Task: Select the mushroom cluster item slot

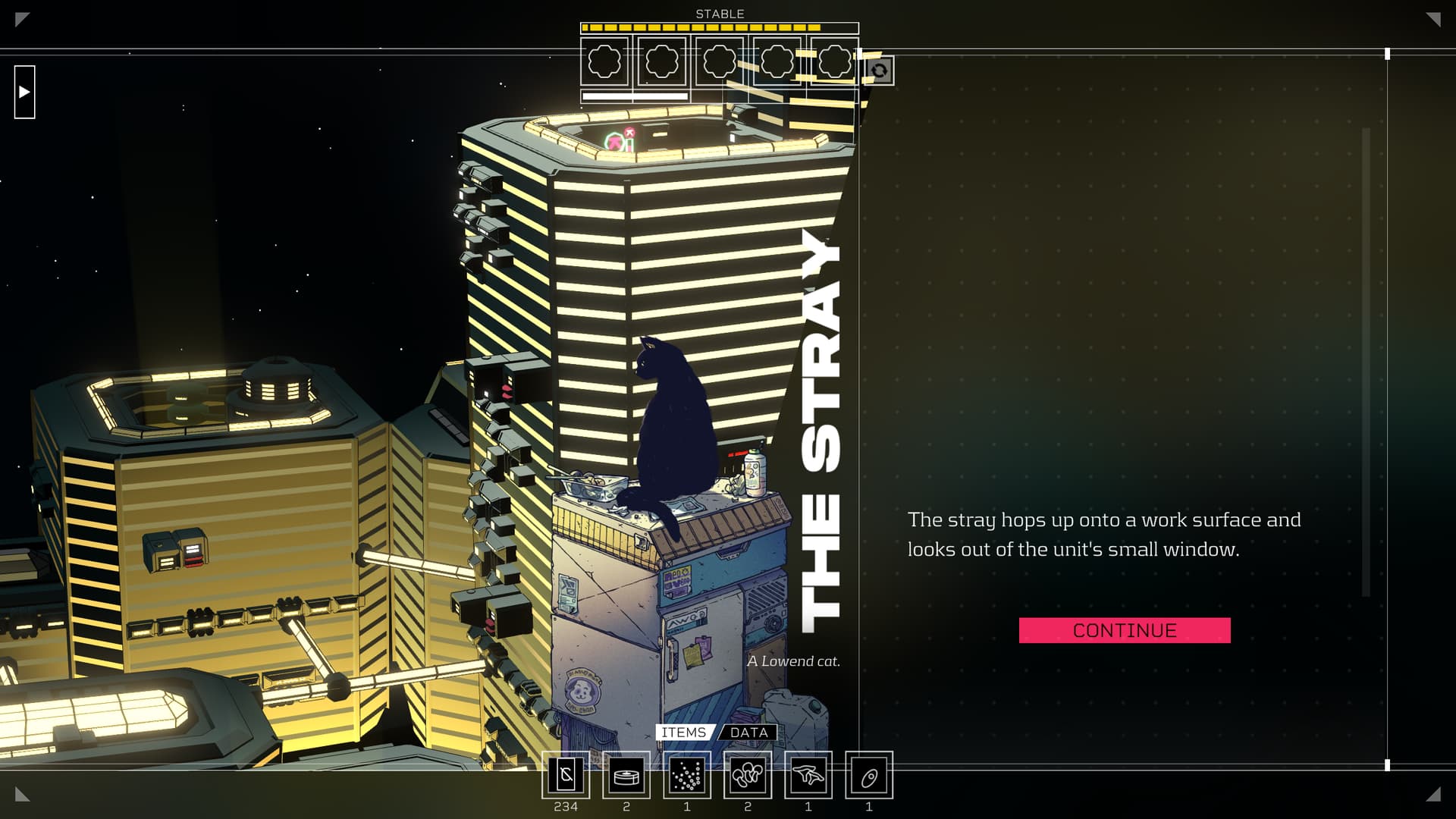Action: click(x=748, y=775)
